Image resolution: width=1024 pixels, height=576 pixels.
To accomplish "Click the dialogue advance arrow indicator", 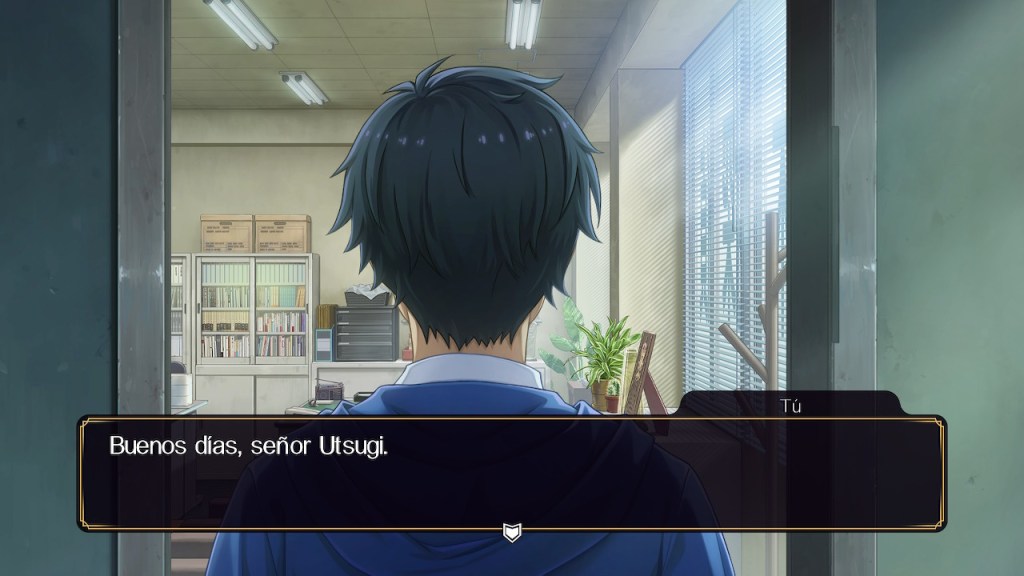I will click(x=511, y=531).
